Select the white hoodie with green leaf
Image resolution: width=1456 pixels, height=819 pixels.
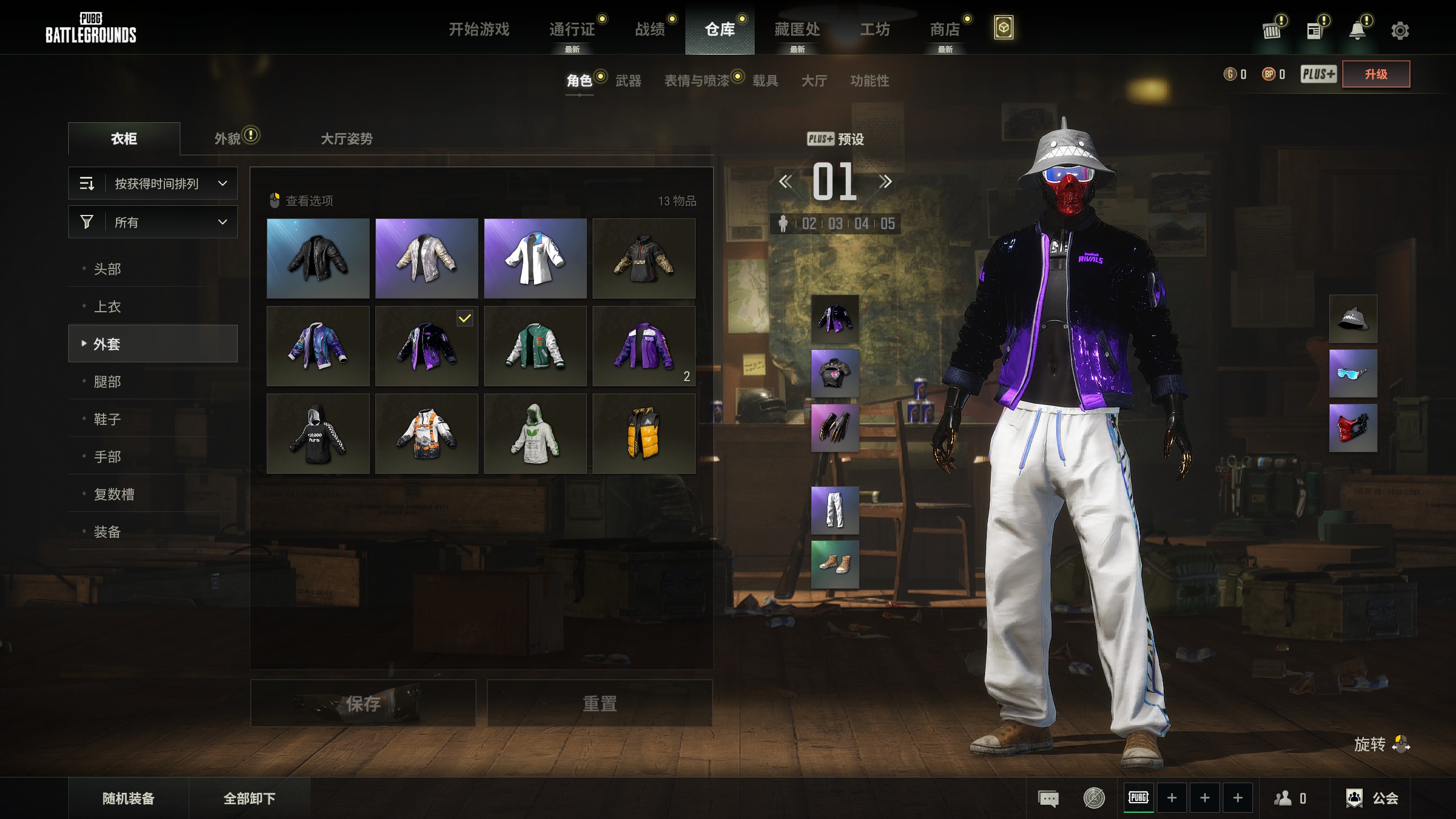pos(535,433)
